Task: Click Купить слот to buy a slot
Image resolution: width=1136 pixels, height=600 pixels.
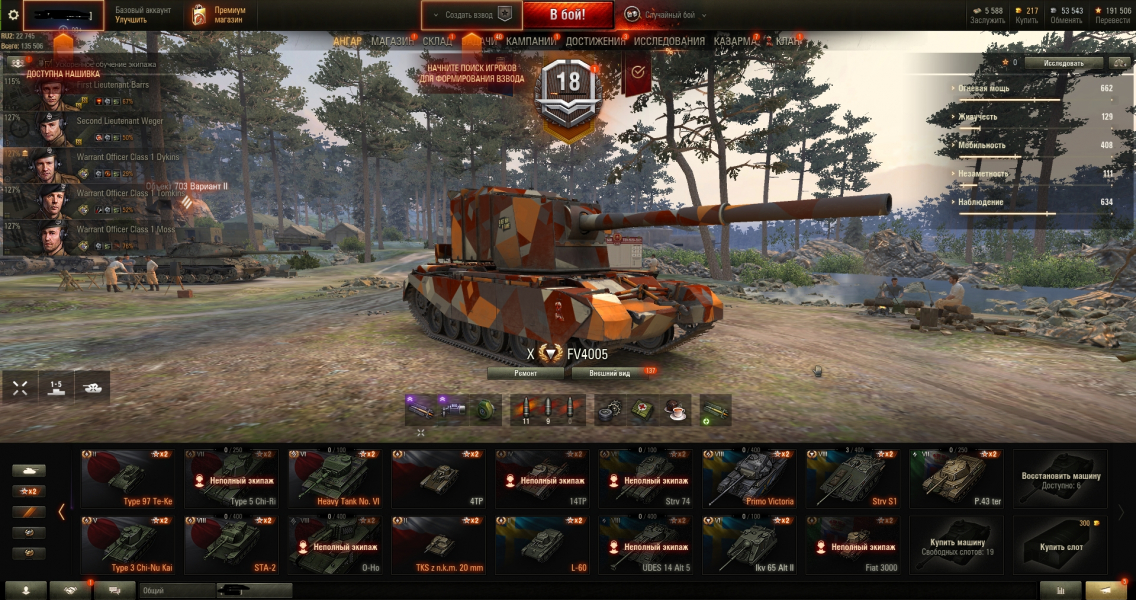Action: 1060,545
